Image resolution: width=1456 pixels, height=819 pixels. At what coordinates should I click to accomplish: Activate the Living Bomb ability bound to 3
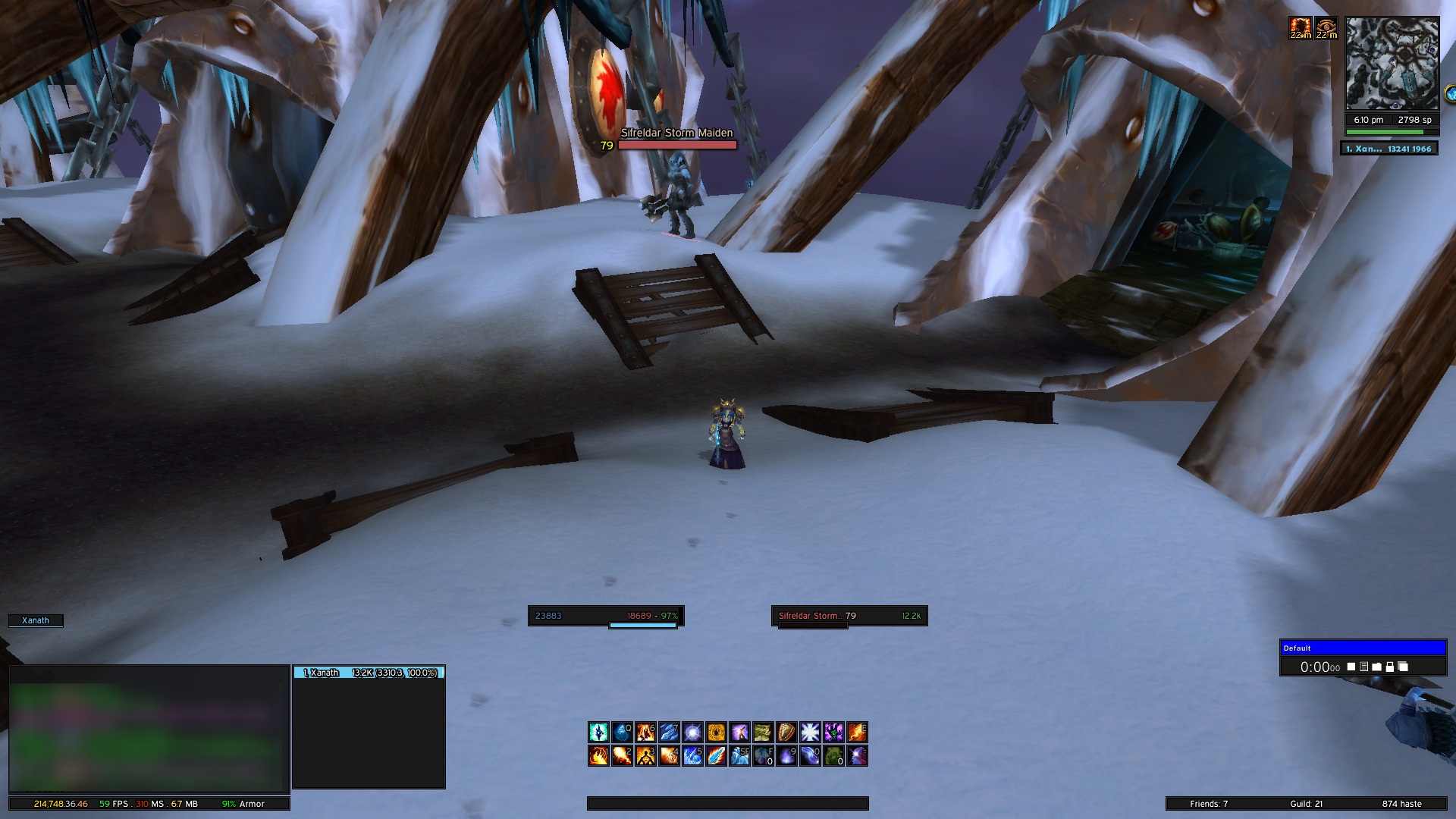point(645,756)
